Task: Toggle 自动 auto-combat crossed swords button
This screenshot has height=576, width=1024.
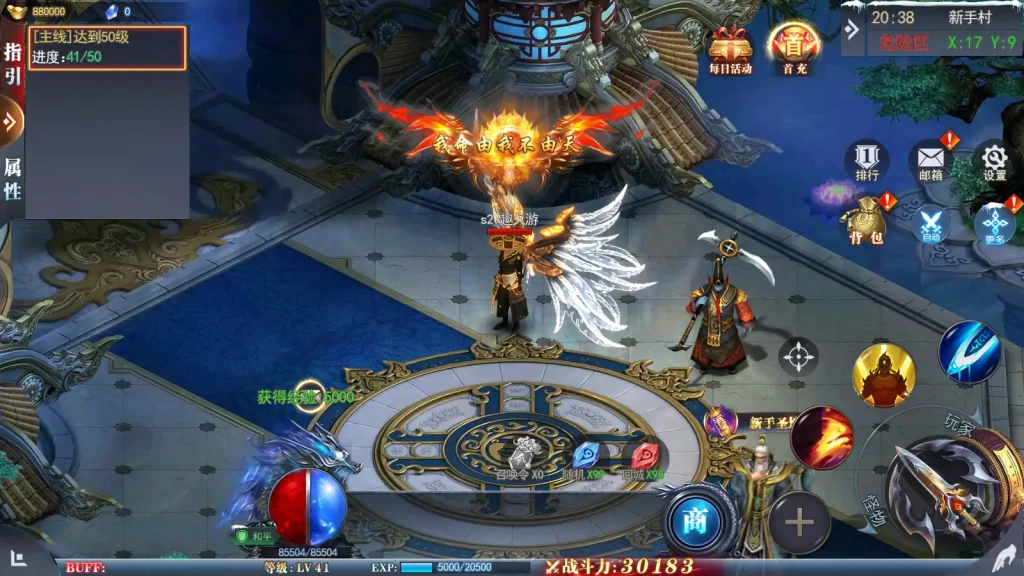Action: 932,224
